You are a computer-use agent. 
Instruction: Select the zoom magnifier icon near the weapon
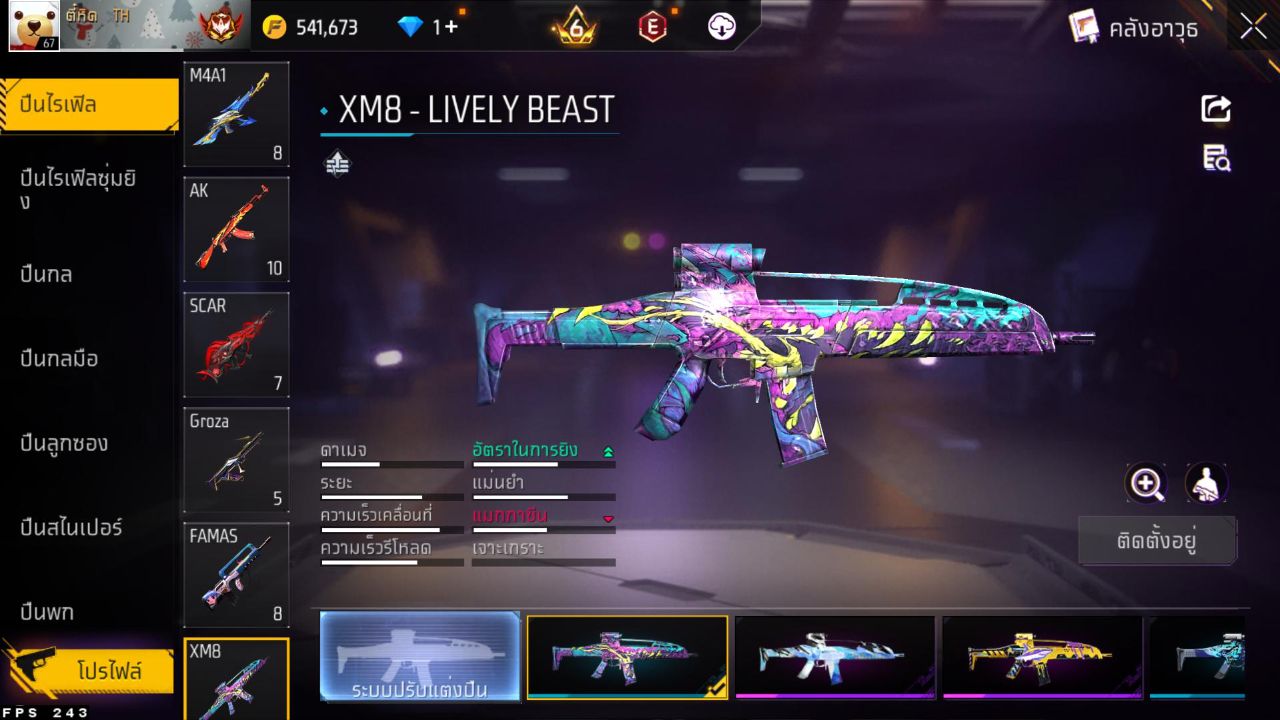[x=1147, y=484]
